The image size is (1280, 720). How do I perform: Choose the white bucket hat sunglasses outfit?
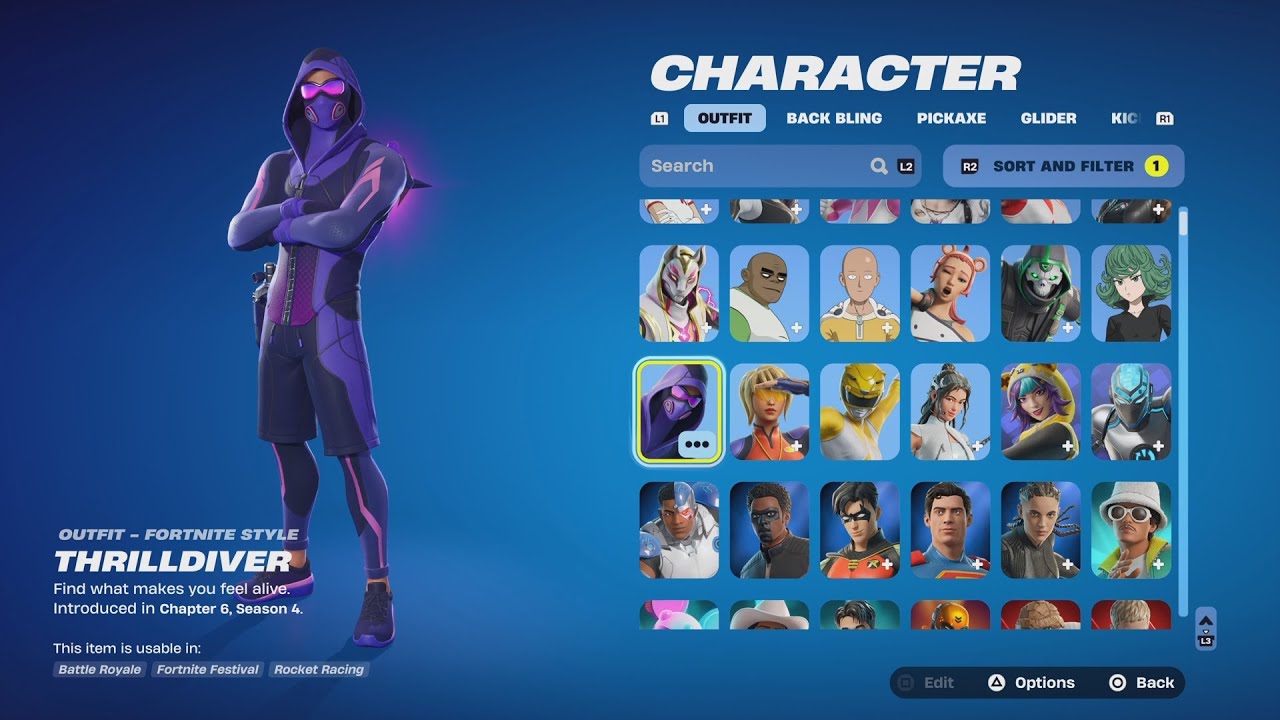coord(1131,530)
